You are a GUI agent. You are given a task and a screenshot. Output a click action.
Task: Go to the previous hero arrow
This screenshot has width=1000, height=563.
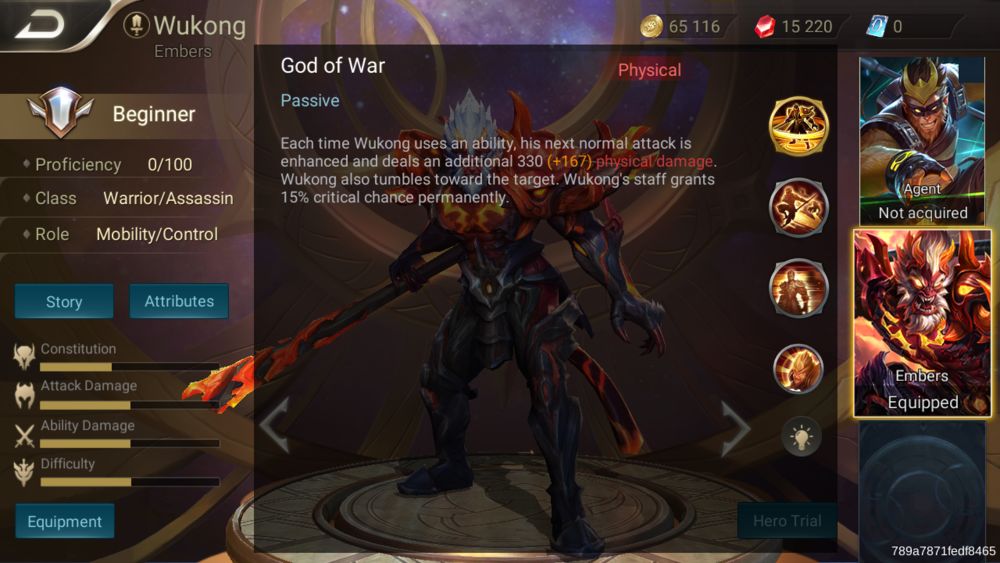coord(275,425)
